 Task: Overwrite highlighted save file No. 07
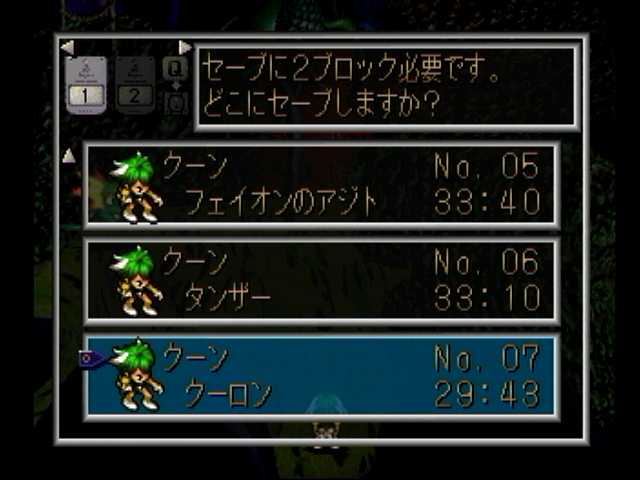pos(322,376)
